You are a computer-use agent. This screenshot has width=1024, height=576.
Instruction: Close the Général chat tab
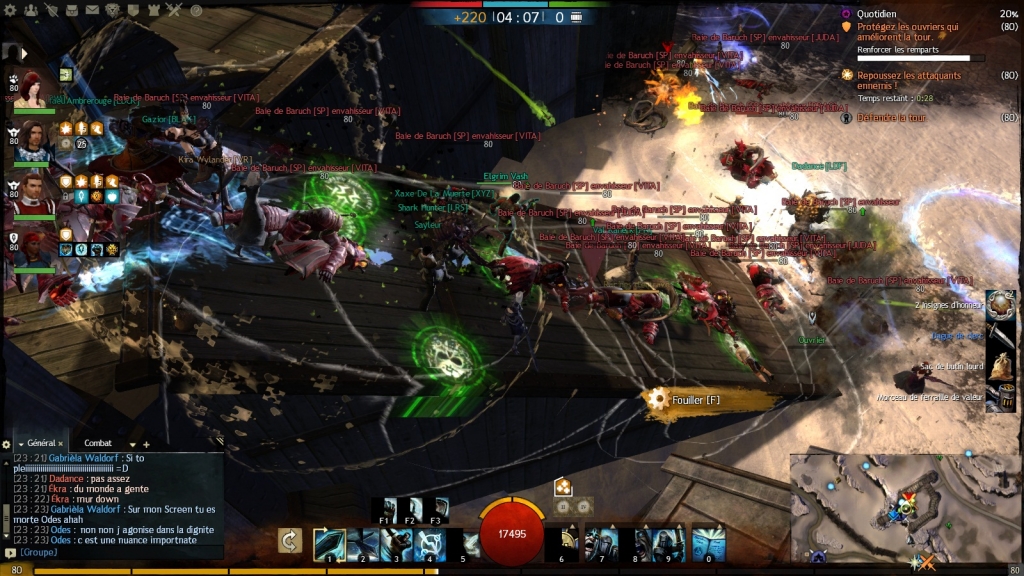(x=60, y=443)
